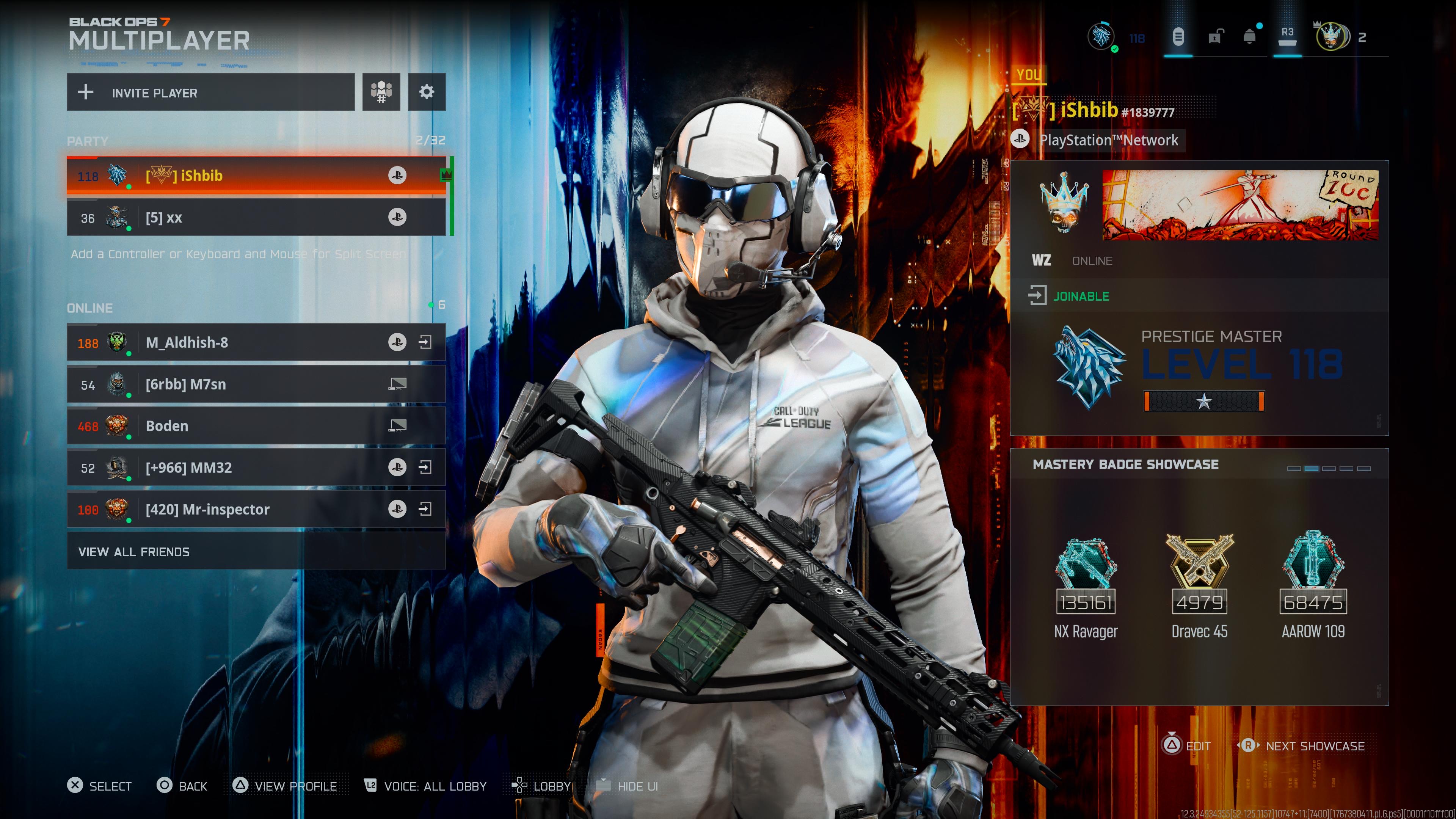The image size is (1456, 819).
Task: Open the top-bar player level emblem
Action: (1101, 37)
